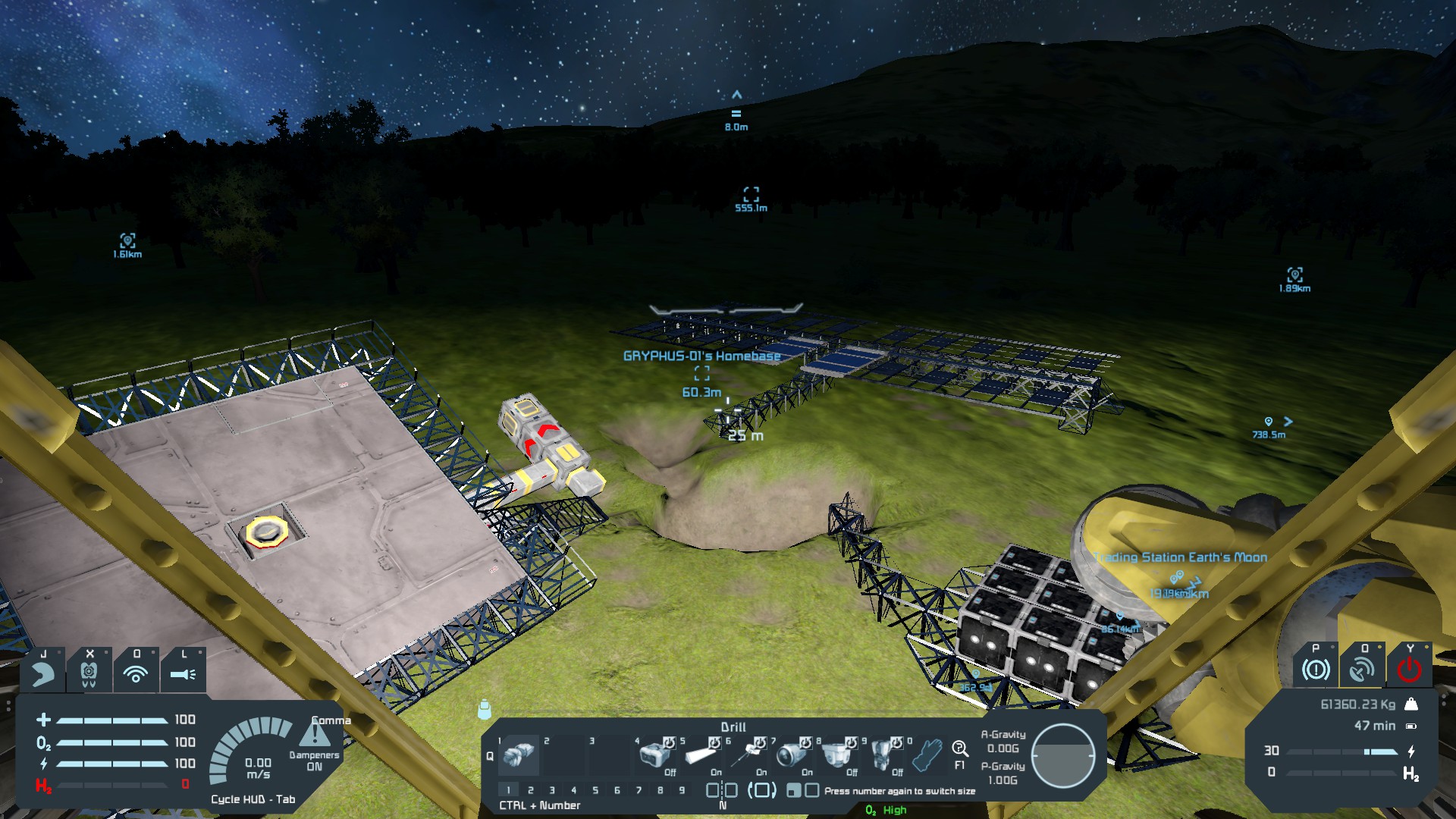Toggle the white light beam in slot 5
This screenshot has height=819, width=1456.
pyautogui.click(x=701, y=755)
